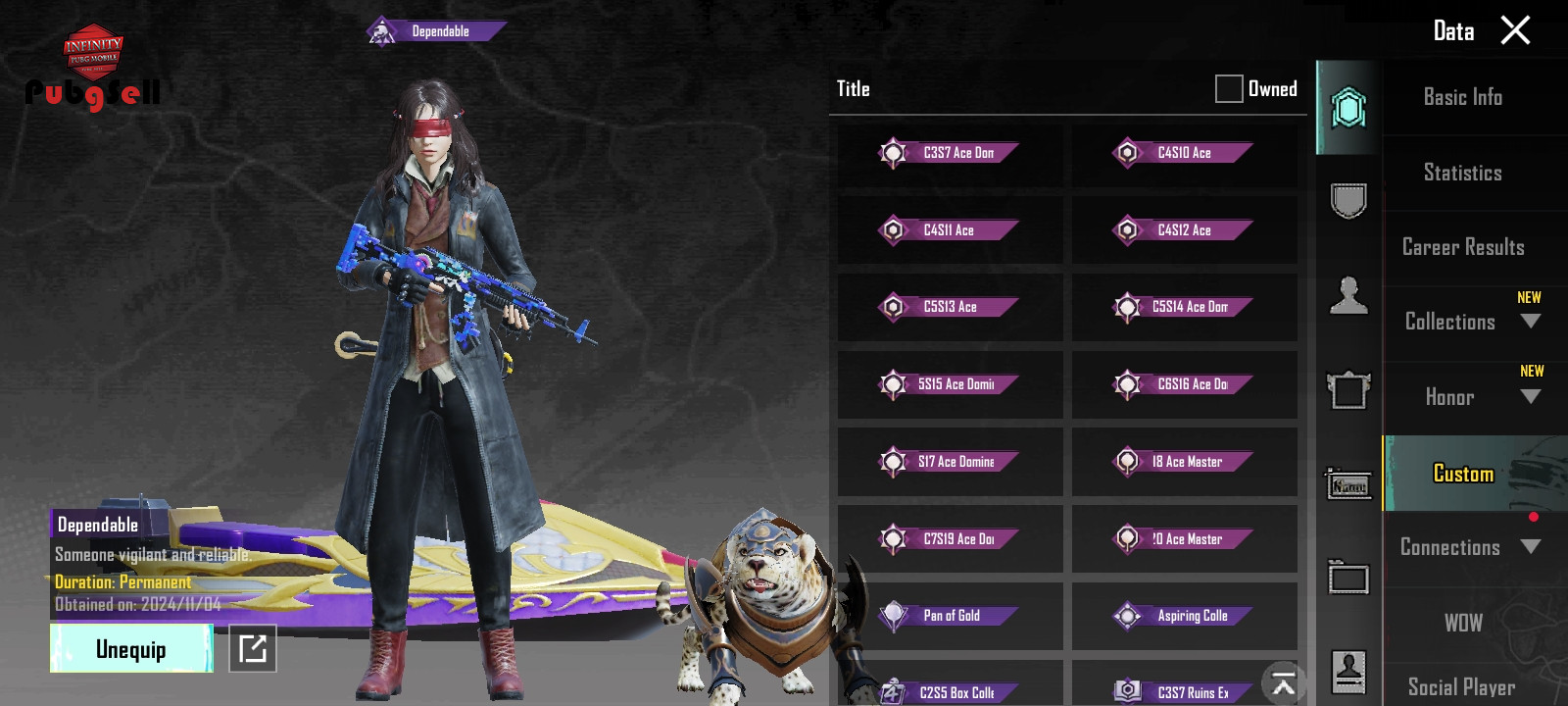
Task: Go to Career Results
Action: pos(1462,247)
